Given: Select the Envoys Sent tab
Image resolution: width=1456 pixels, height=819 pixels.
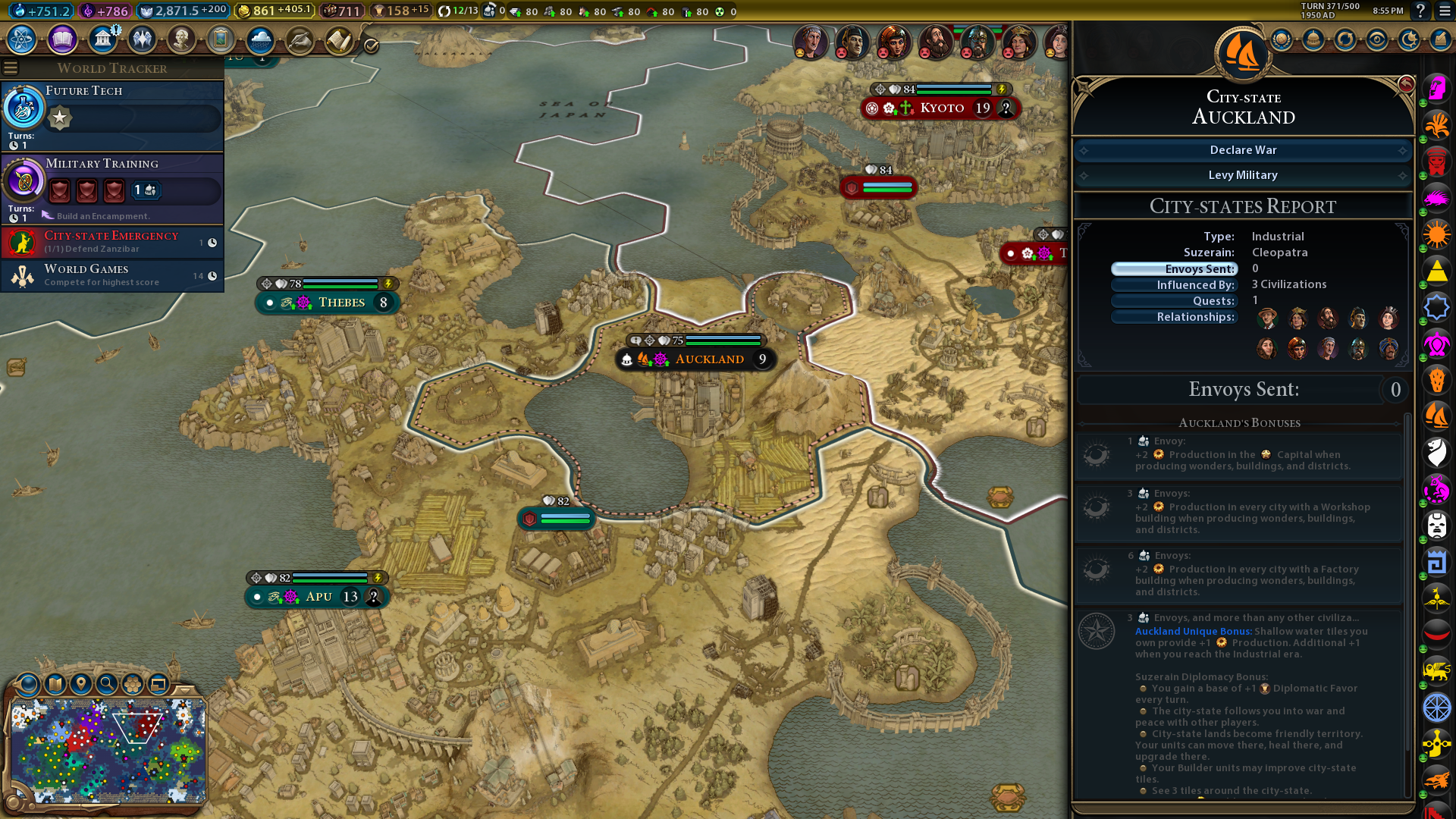Looking at the screenshot, I should click(x=1174, y=269).
